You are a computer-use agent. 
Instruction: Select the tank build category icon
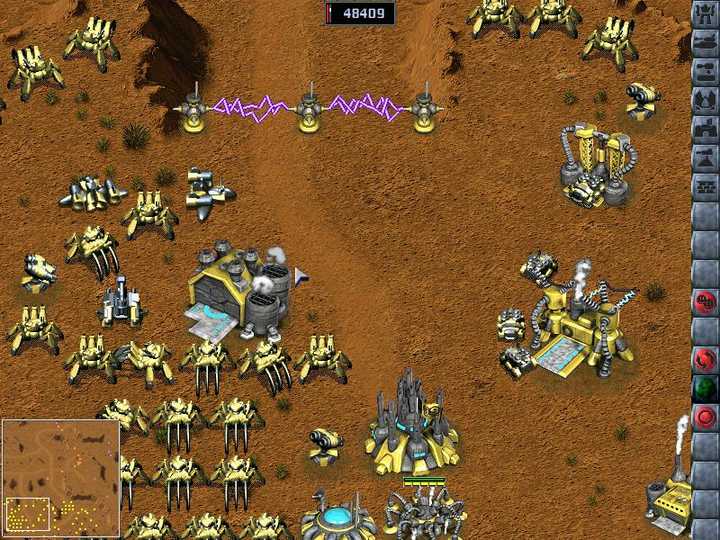(x=706, y=44)
